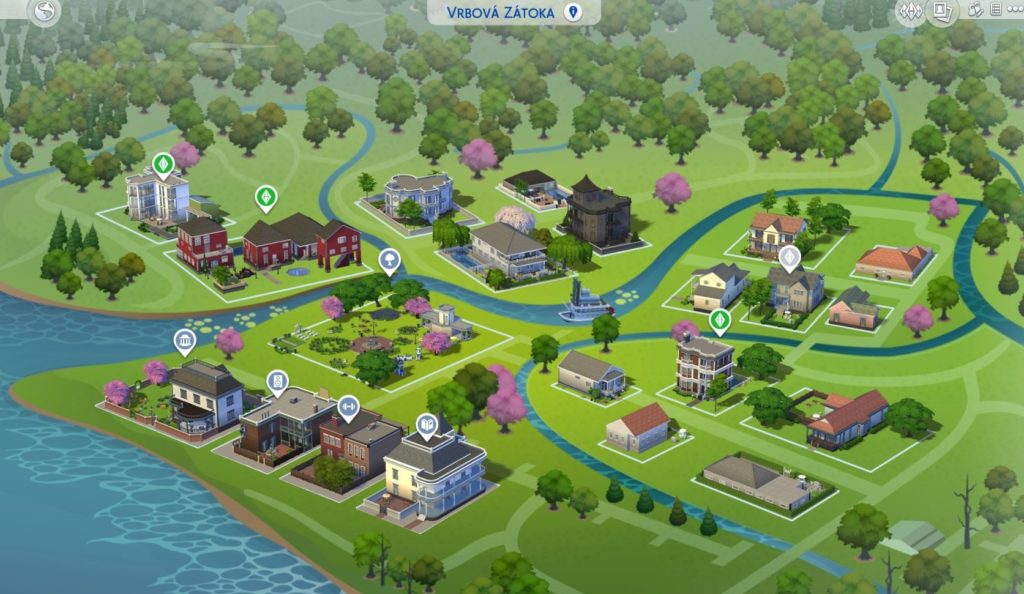
Task: Open the Manage Households plumbob icon
Action: [910, 12]
